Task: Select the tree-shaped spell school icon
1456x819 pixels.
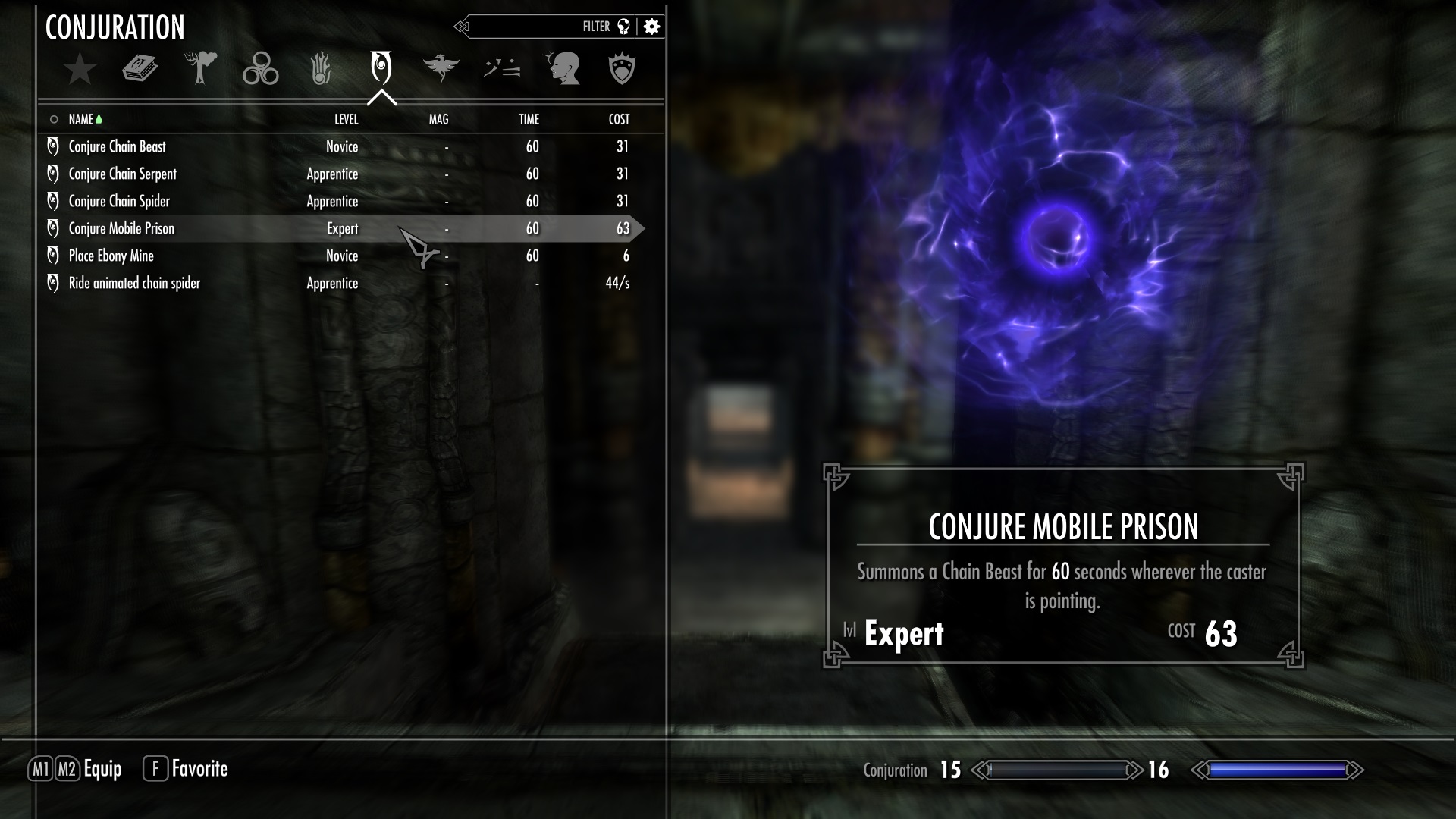Action: (x=200, y=67)
